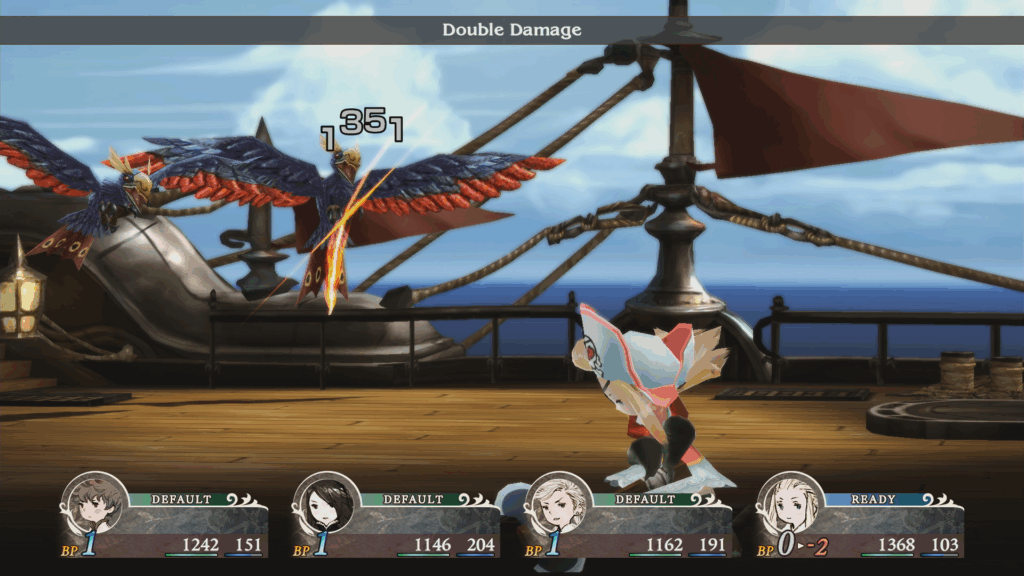The width and height of the screenshot is (1024, 576).
Task: Pick the short-haired blond man's portrait
Action: click(x=559, y=505)
